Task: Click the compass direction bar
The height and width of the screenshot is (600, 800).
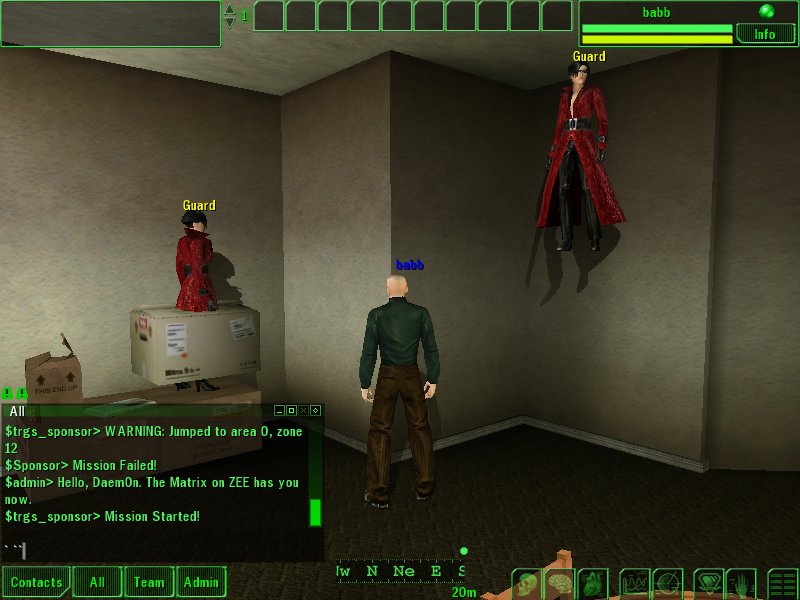Action: coord(400,571)
